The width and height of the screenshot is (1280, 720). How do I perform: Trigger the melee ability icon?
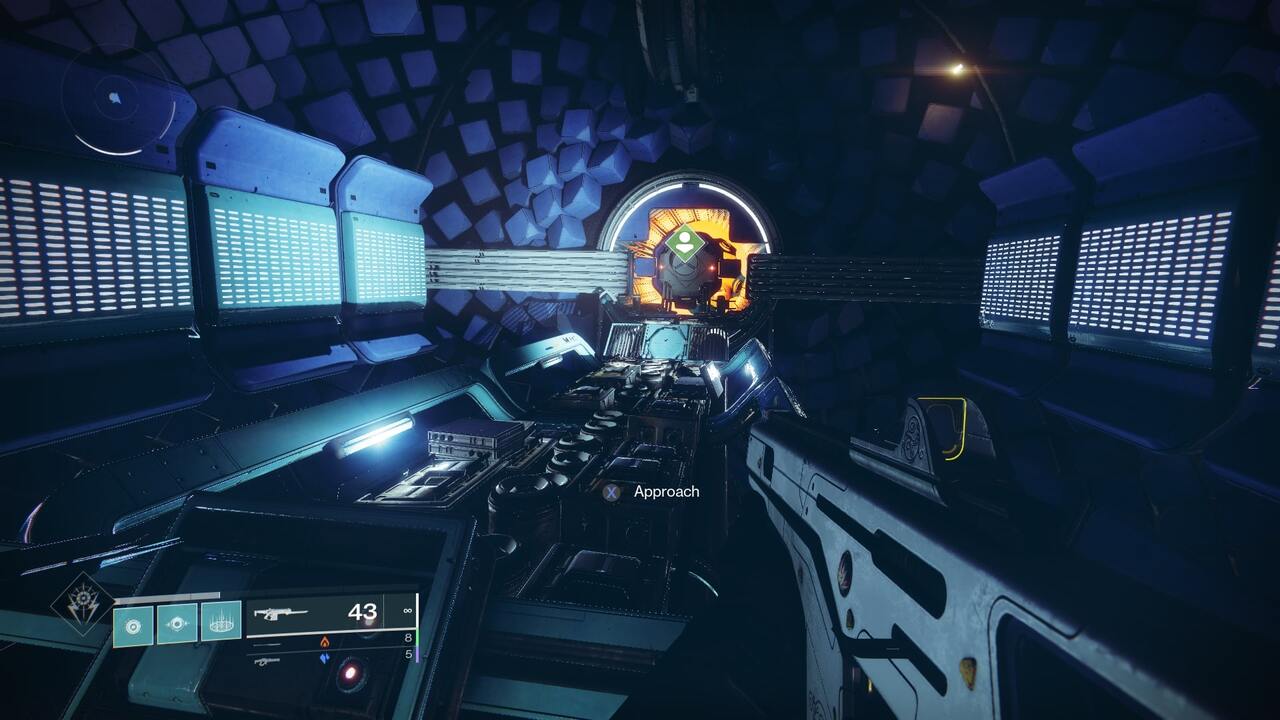pos(177,625)
